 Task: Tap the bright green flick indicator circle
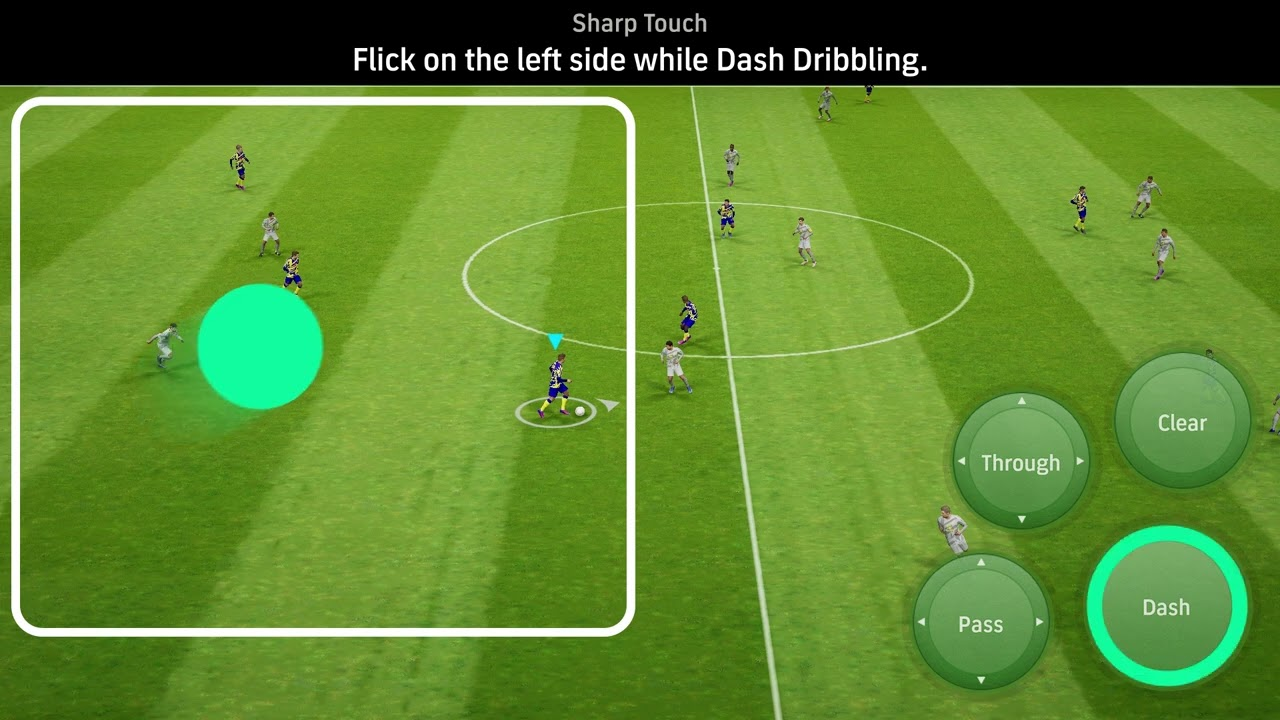262,346
